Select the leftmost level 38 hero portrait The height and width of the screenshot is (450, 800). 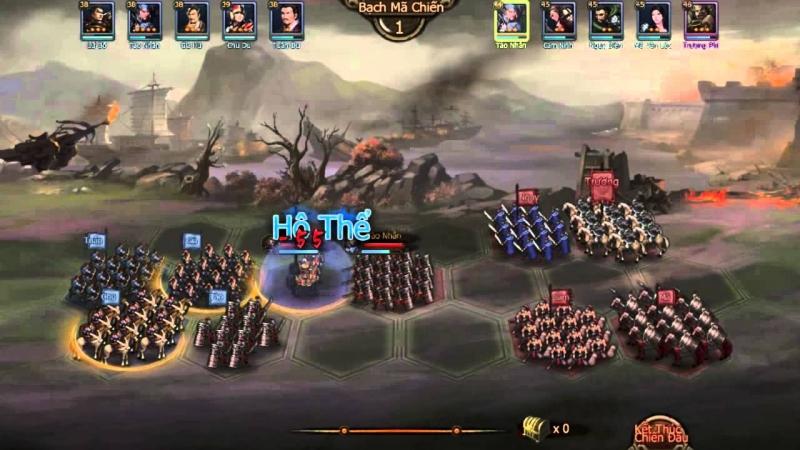click(x=97, y=19)
